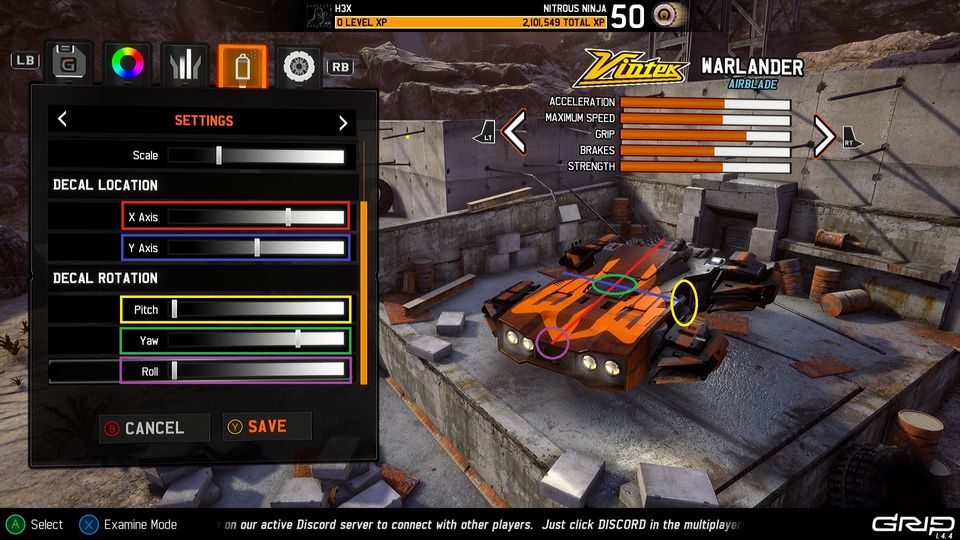Screen dimensions: 960x540
Task: Save the decal settings
Action: (x=266, y=427)
